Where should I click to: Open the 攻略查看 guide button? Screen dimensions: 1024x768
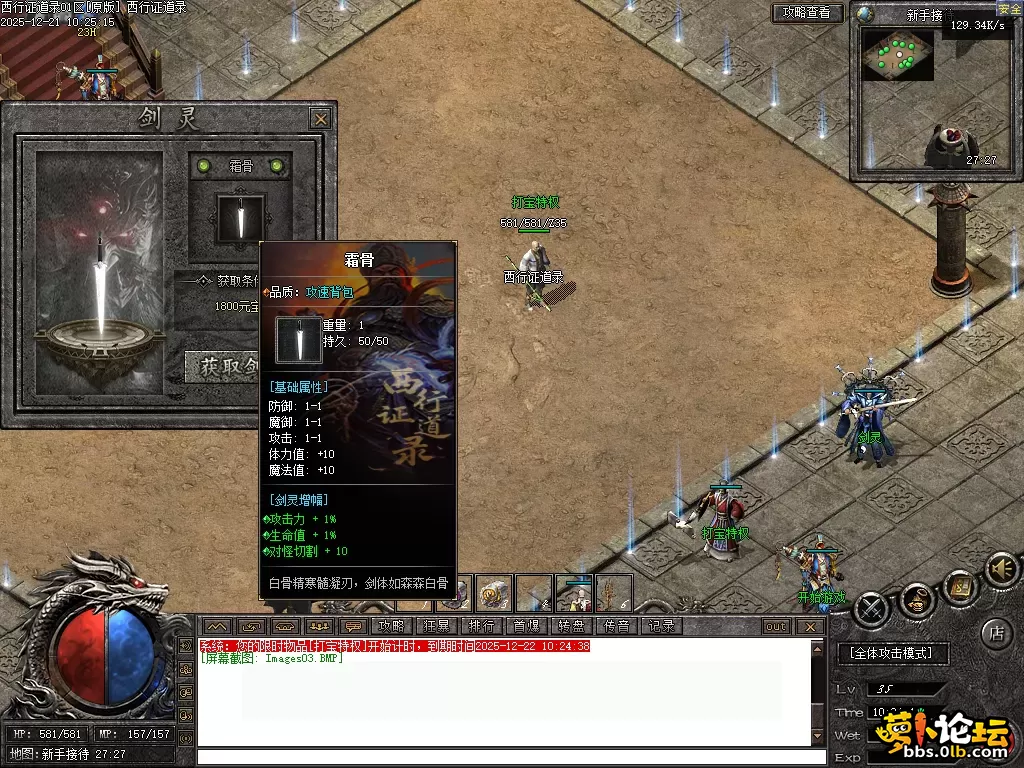coord(808,13)
